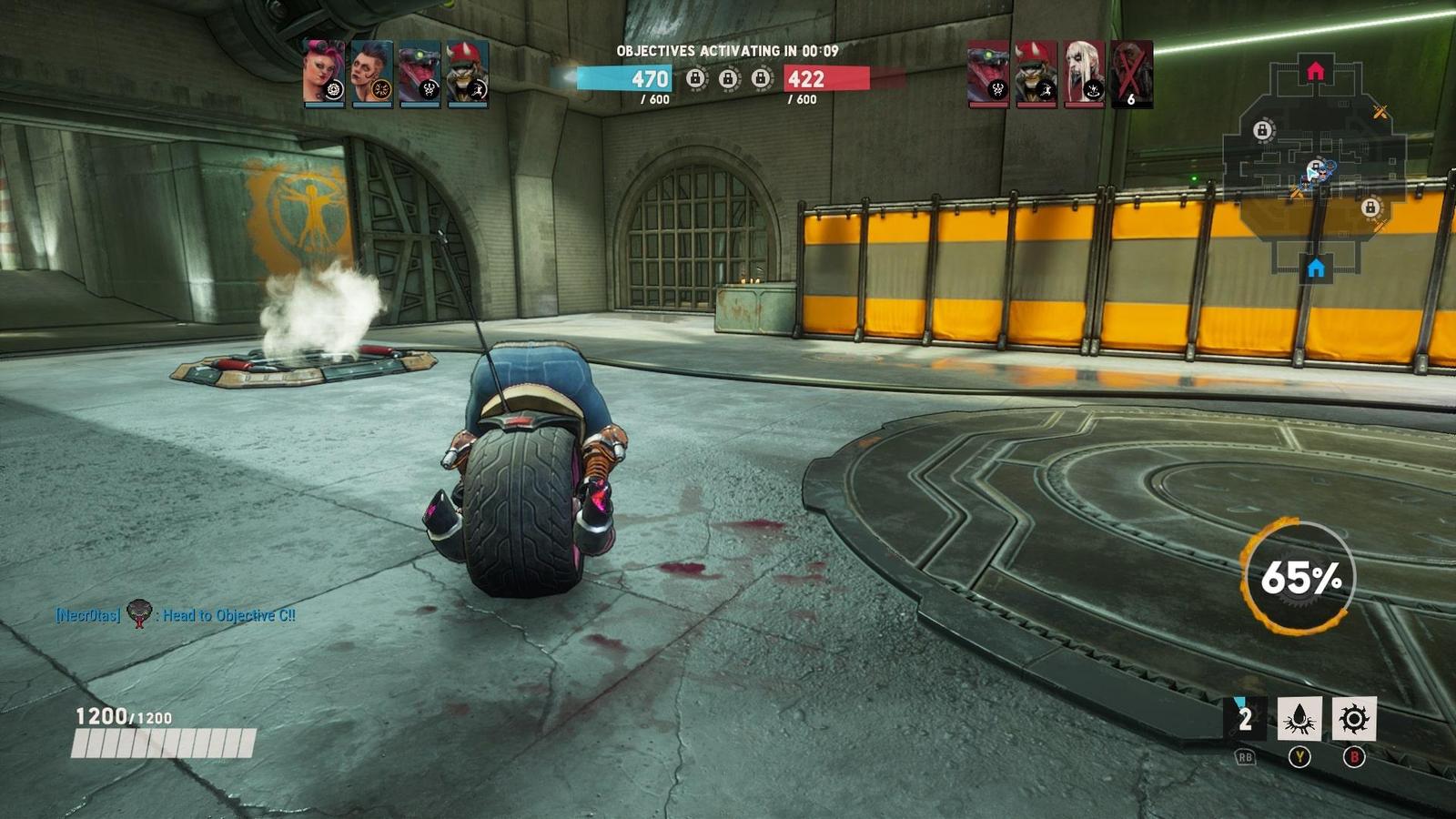Choose blue team's red-cap horned portrait

pos(467,73)
